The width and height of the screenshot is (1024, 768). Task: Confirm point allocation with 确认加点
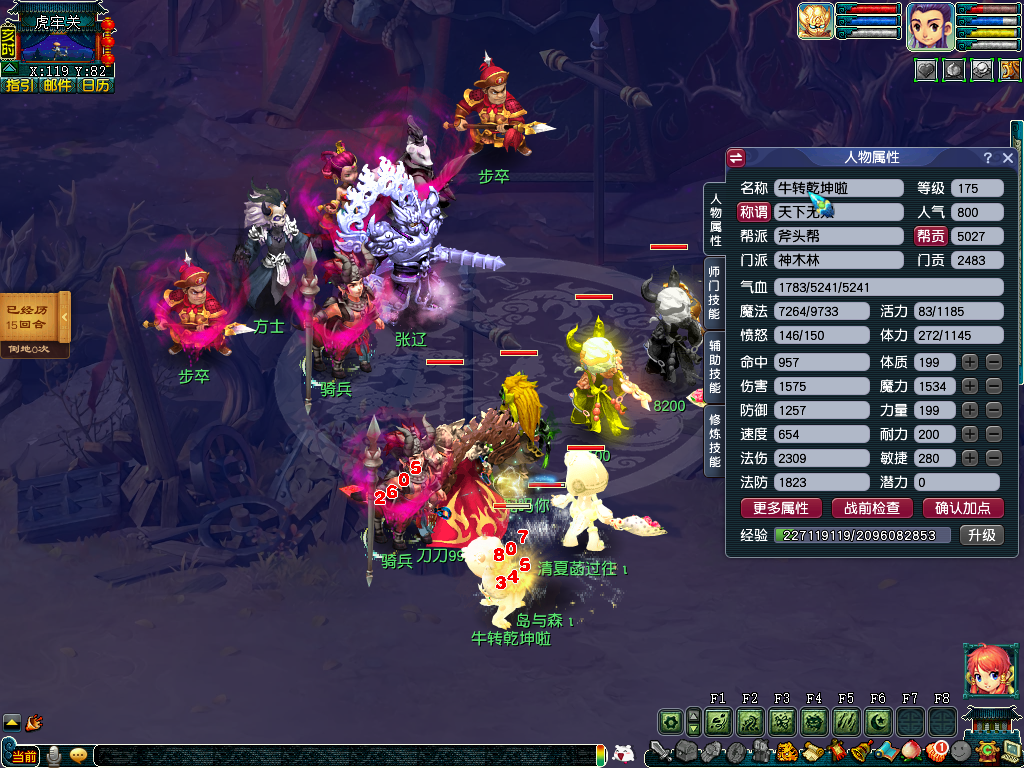point(962,508)
